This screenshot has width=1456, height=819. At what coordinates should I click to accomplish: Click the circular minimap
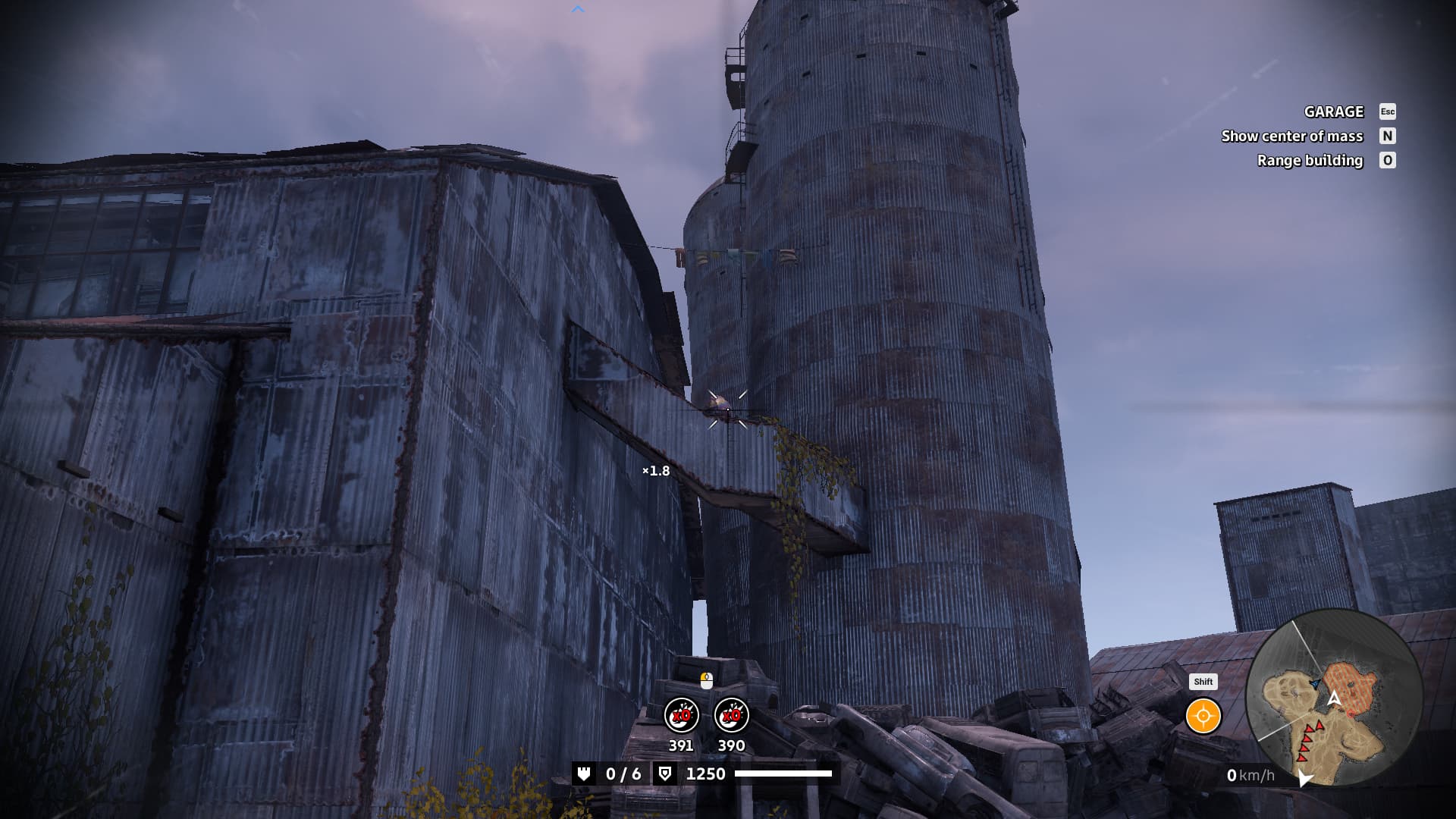[1333, 698]
